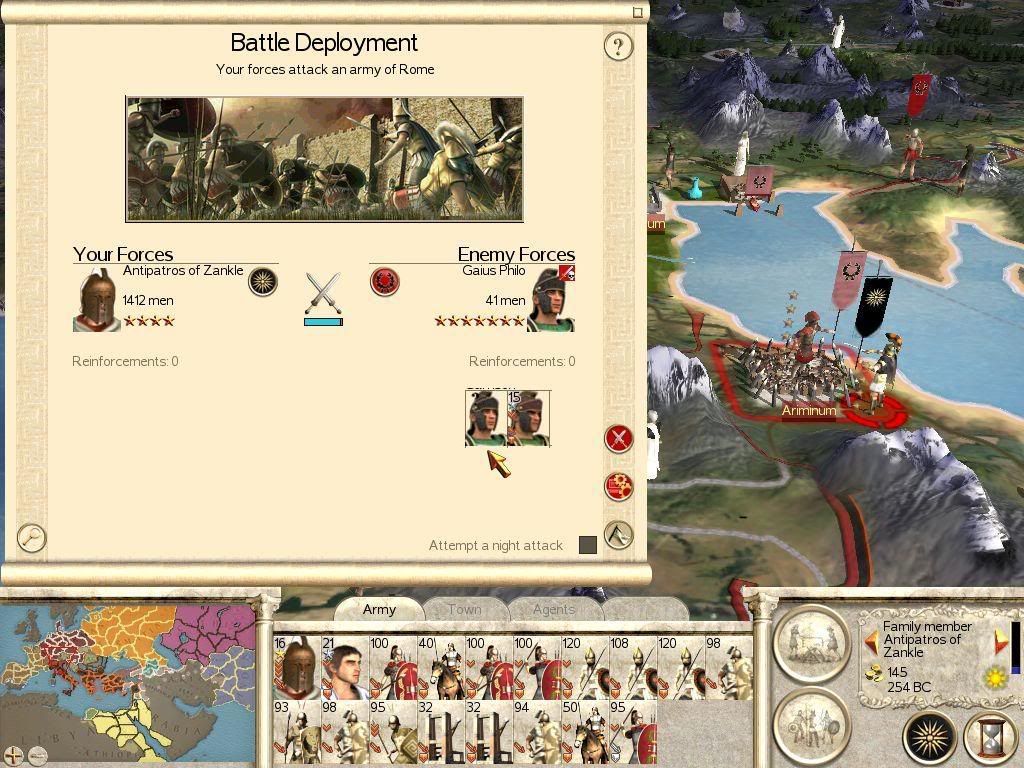Click the enemy unit card showing 15 men

pos(529,418)
